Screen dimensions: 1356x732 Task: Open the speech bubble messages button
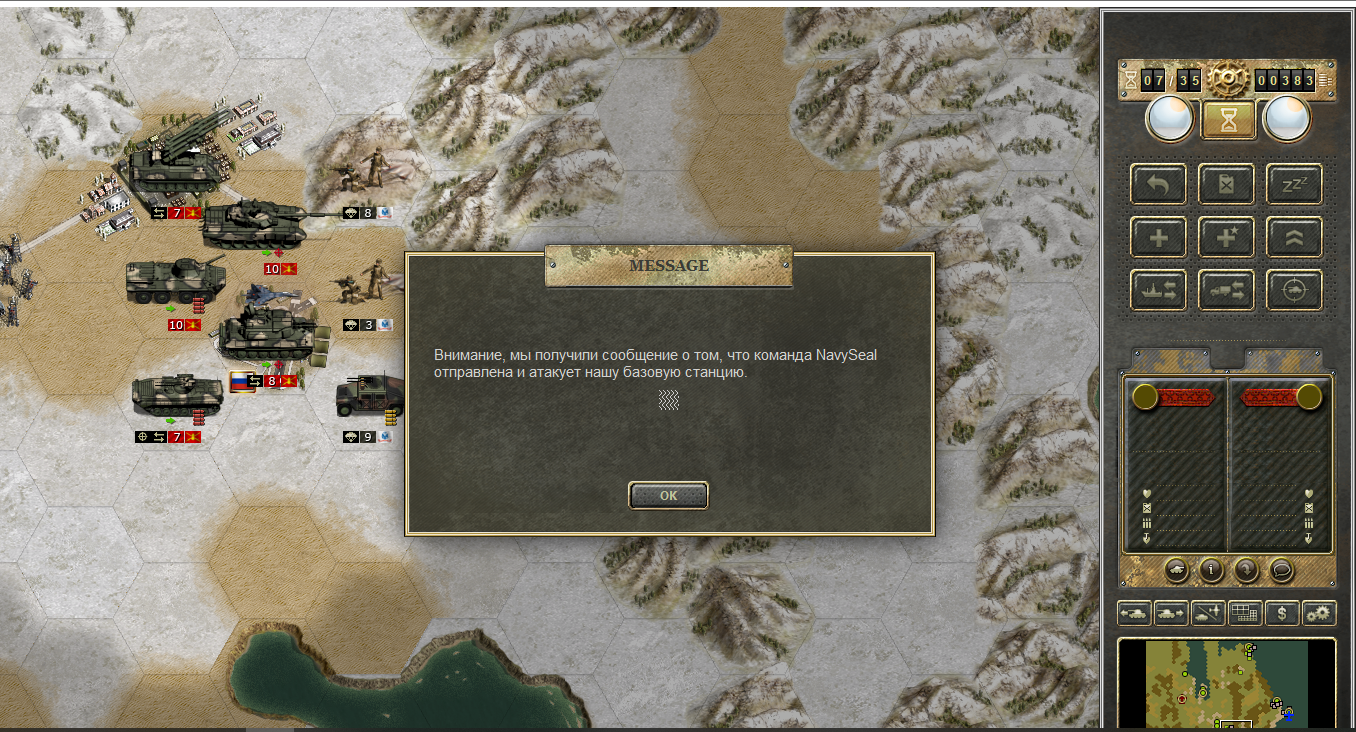1281,570
